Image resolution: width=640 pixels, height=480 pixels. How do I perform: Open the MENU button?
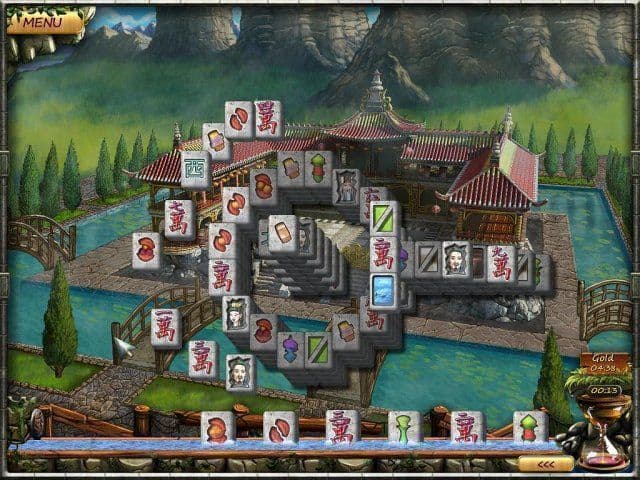[42, 21]
